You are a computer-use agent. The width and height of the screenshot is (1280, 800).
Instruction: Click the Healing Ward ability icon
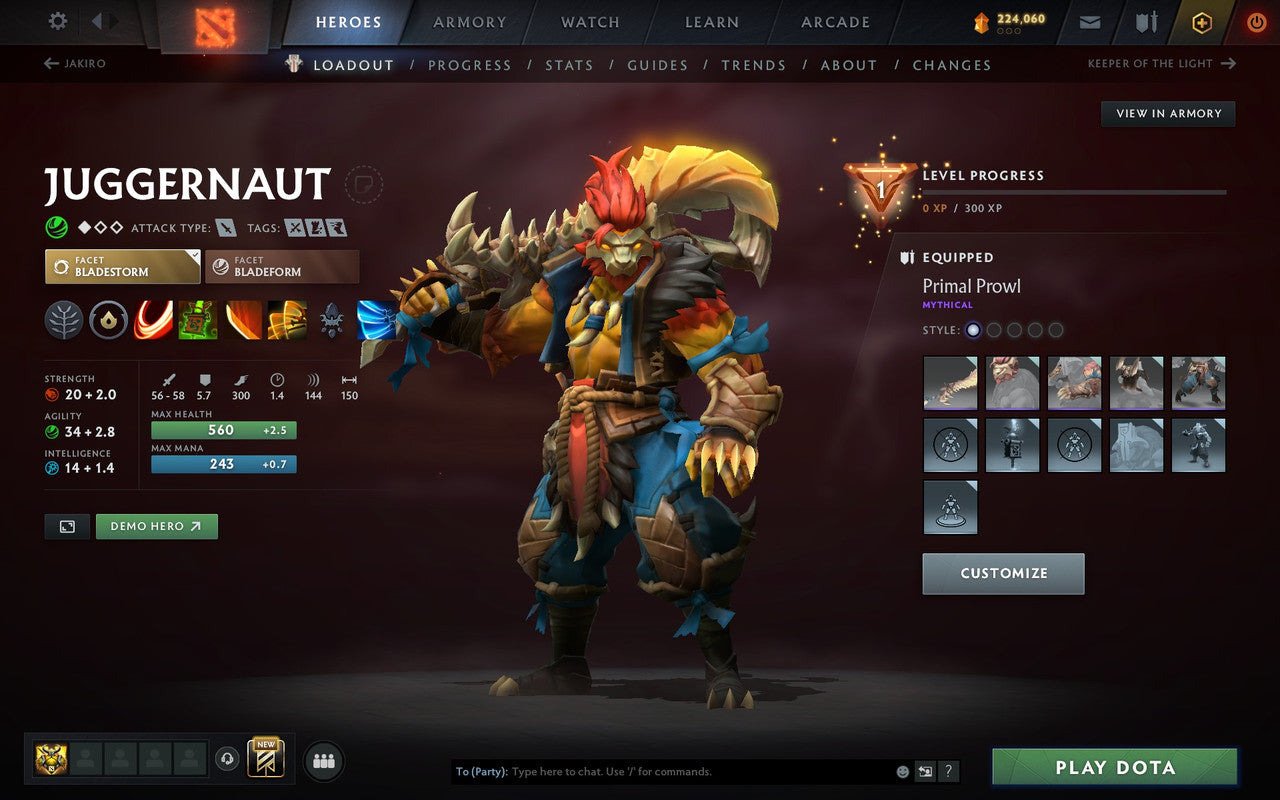[199, 320]
